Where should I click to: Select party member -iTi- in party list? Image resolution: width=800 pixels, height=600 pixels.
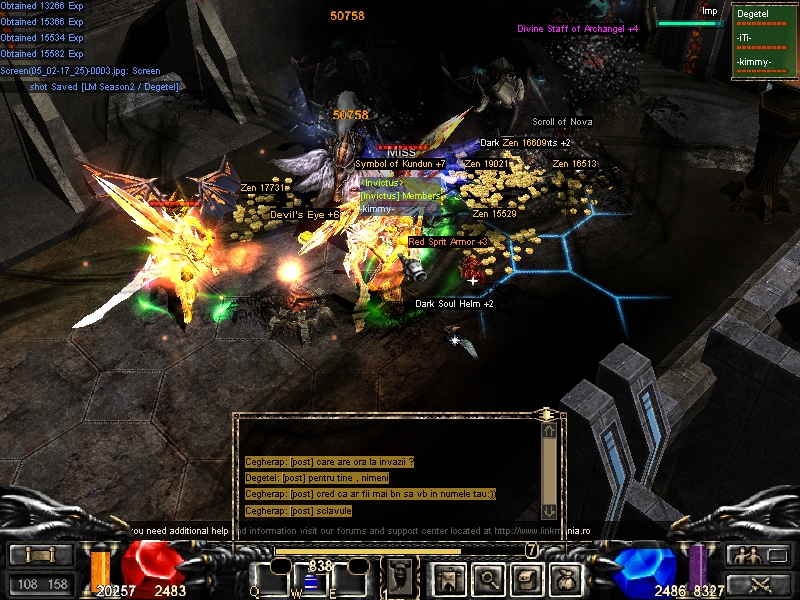(745, 38)
